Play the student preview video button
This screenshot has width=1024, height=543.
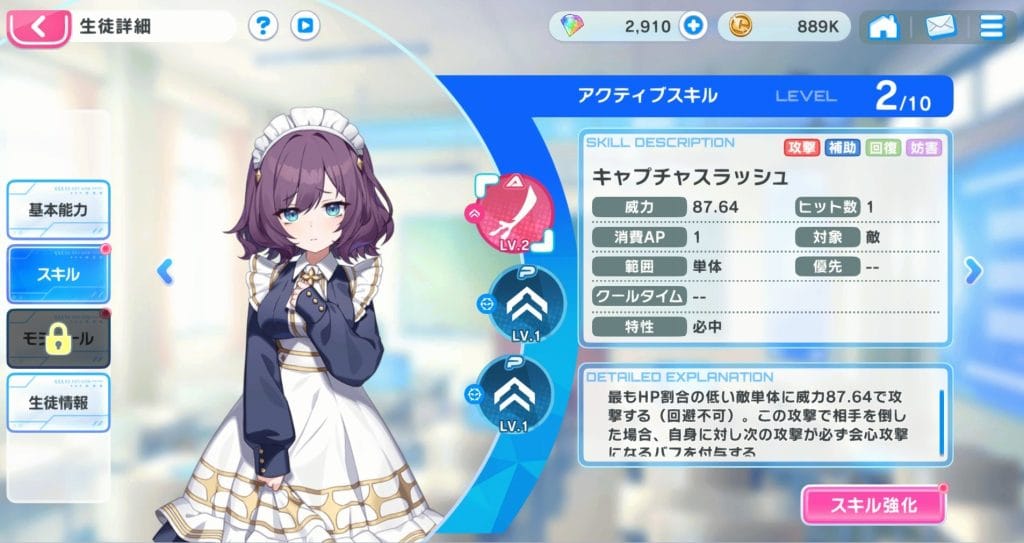pyautogui.click(x=306, y=27)
